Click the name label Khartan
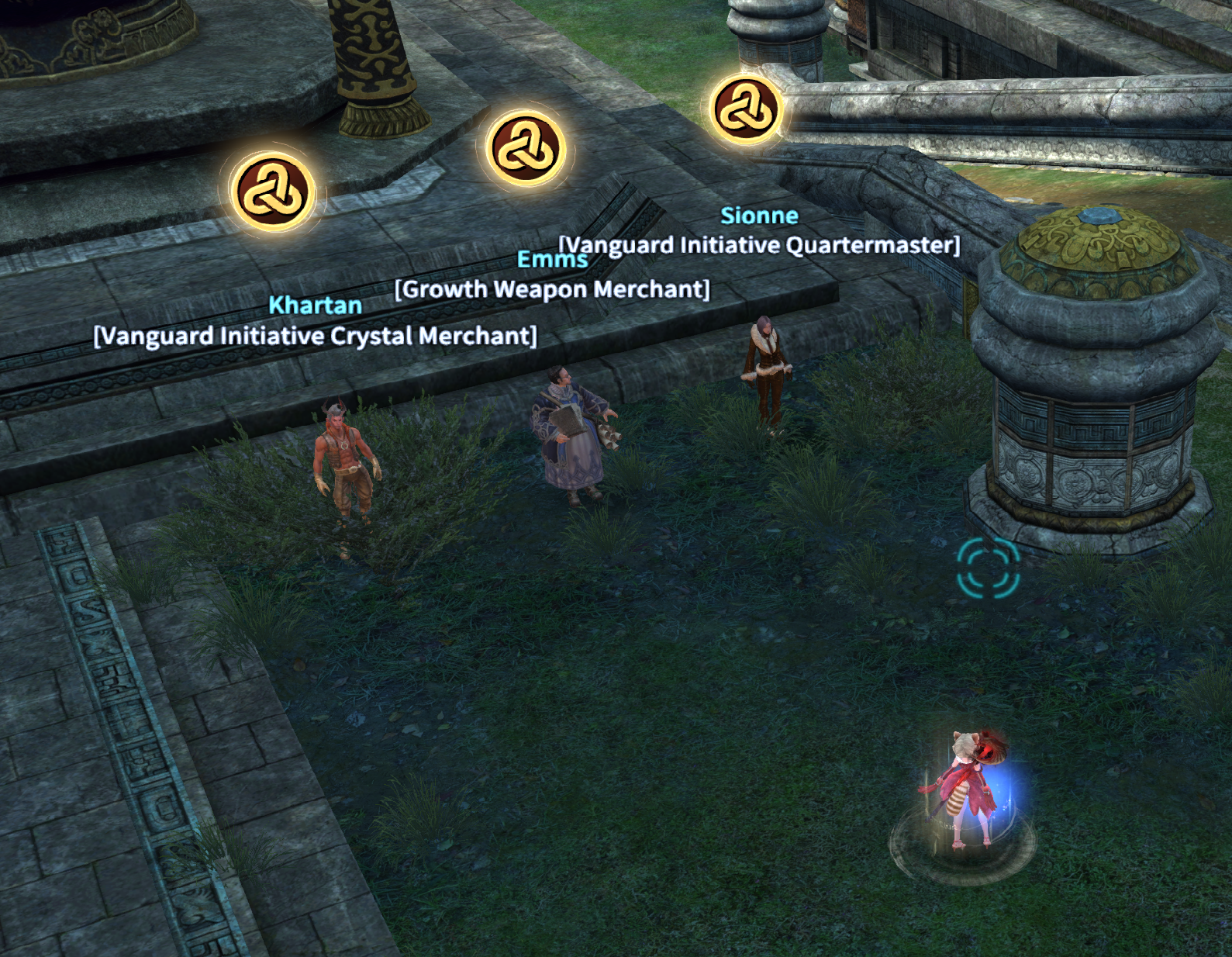This screenshot has width=1232, height=957. tap(316, 306)
